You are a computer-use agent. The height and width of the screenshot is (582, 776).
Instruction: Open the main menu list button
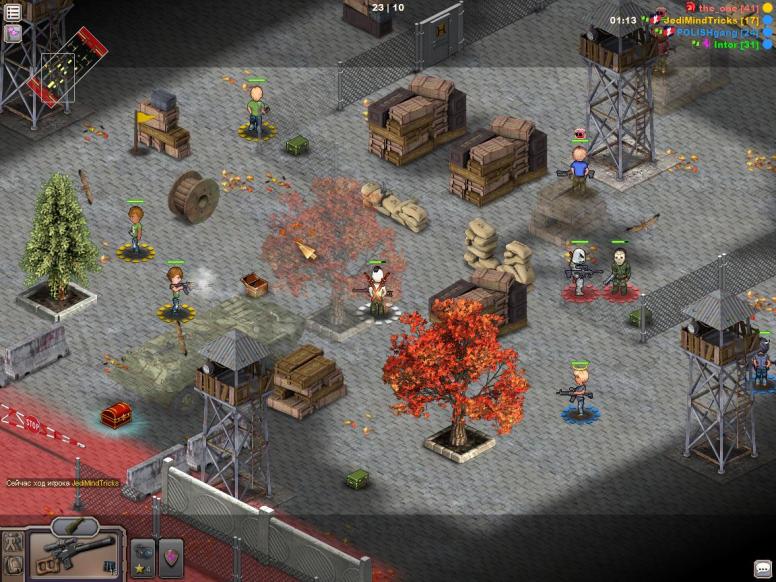(13, 12)
